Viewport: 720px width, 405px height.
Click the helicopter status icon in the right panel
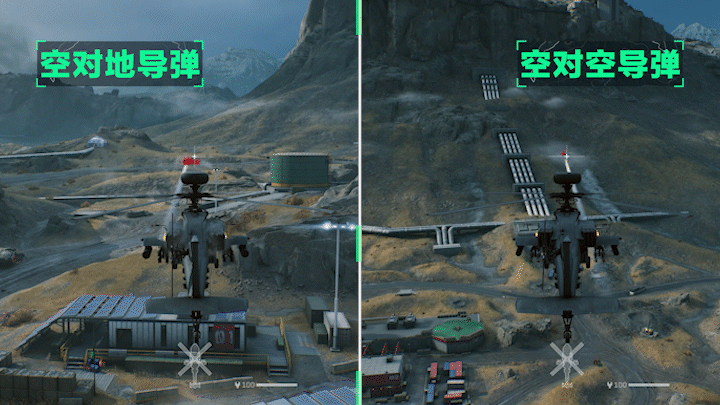point(566,358)
